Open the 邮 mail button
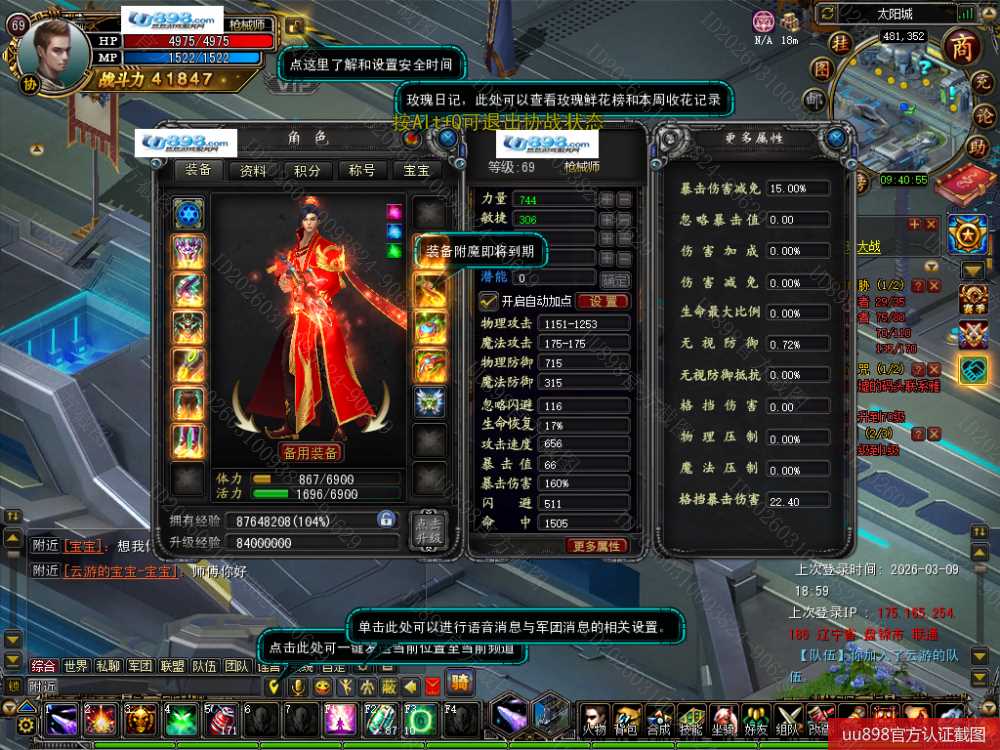 pyautogui.click(x=815, y=98)
